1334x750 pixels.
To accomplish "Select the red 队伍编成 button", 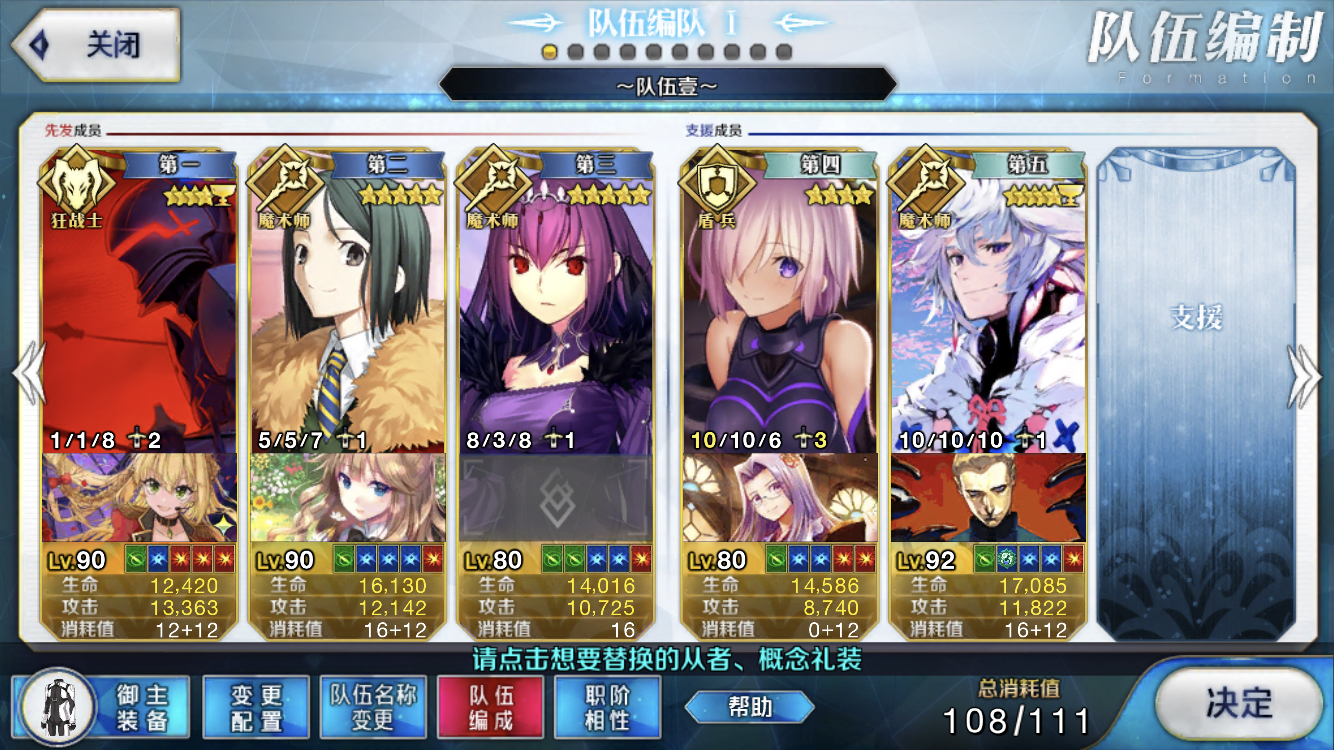I will coord(490,707).
